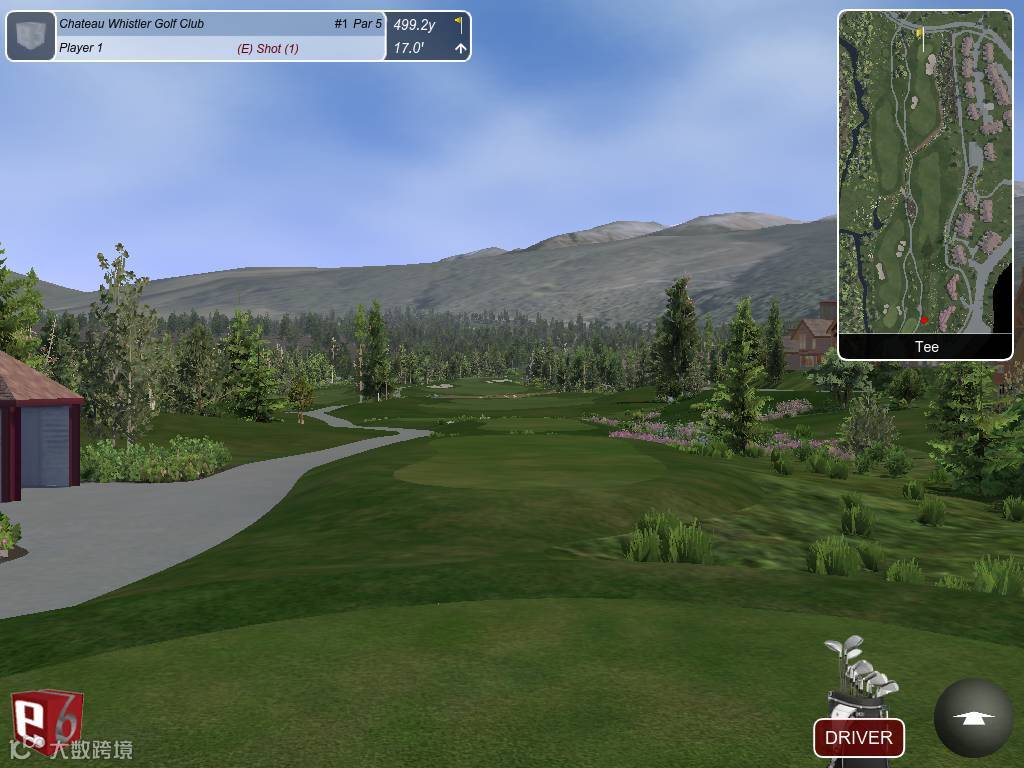
Task: Select the round aim arrow button
Action: click(x=973, y=718)
